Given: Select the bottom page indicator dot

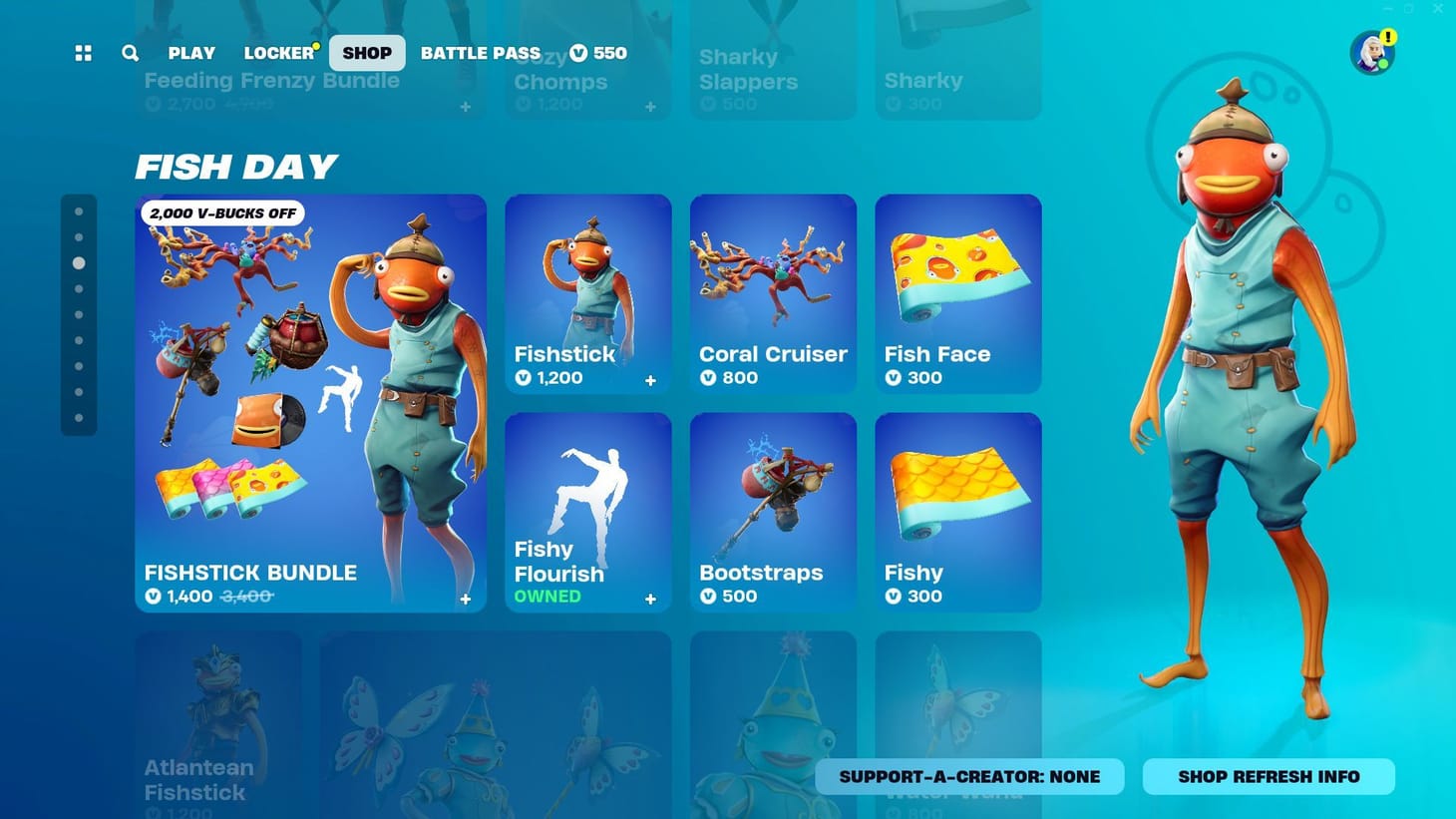Looking at the screenshot, I should tap(81, 416).
